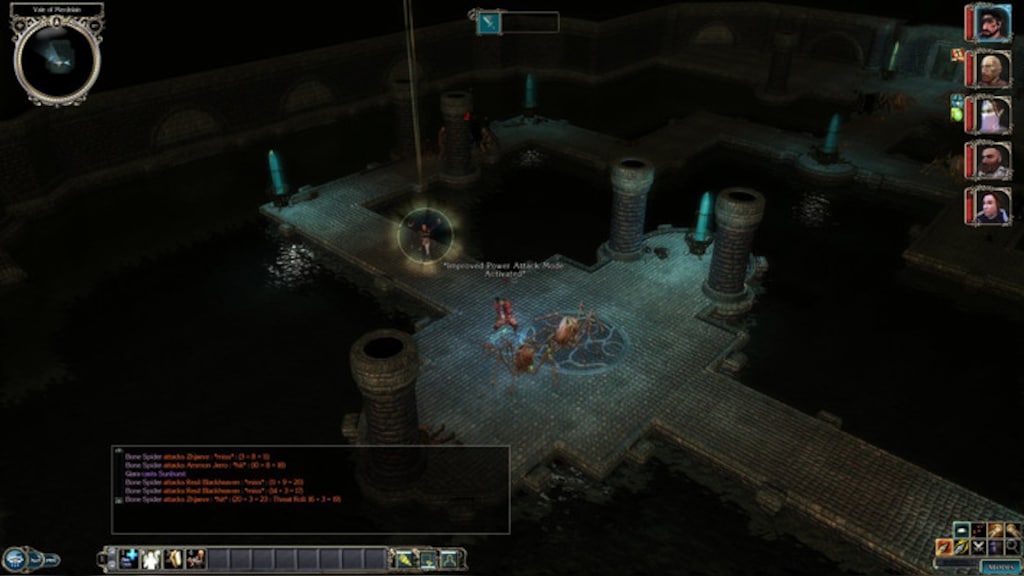Use the blue cross hotbar slot
This screenshot has width=1024, height=576.
pos(129,559)
